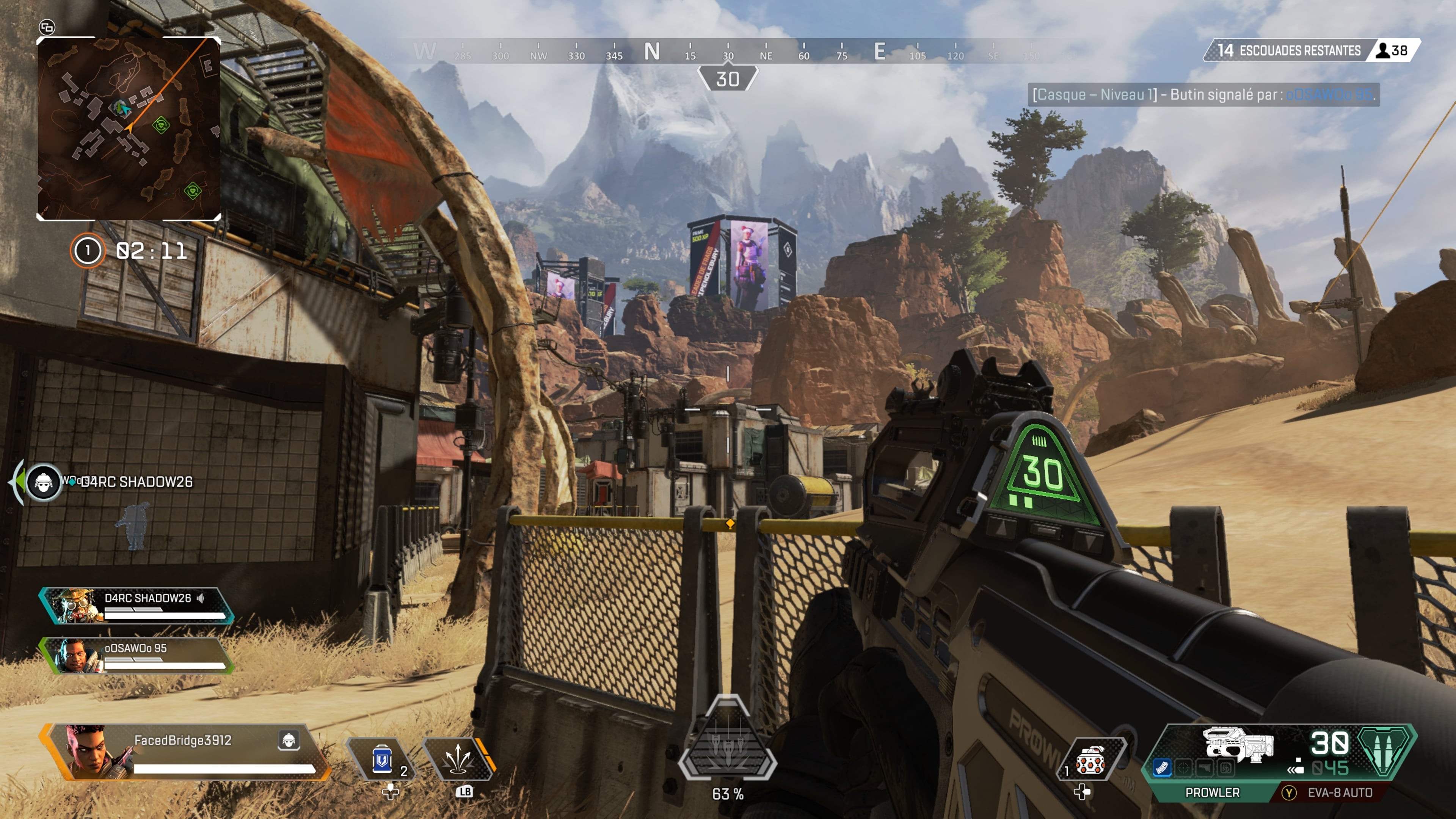Viewport: 1456px width, 819px height.
Task: Switch to the EVA-8 Auto weapon
Action: pyautogui.click(x=1339, y=792)
